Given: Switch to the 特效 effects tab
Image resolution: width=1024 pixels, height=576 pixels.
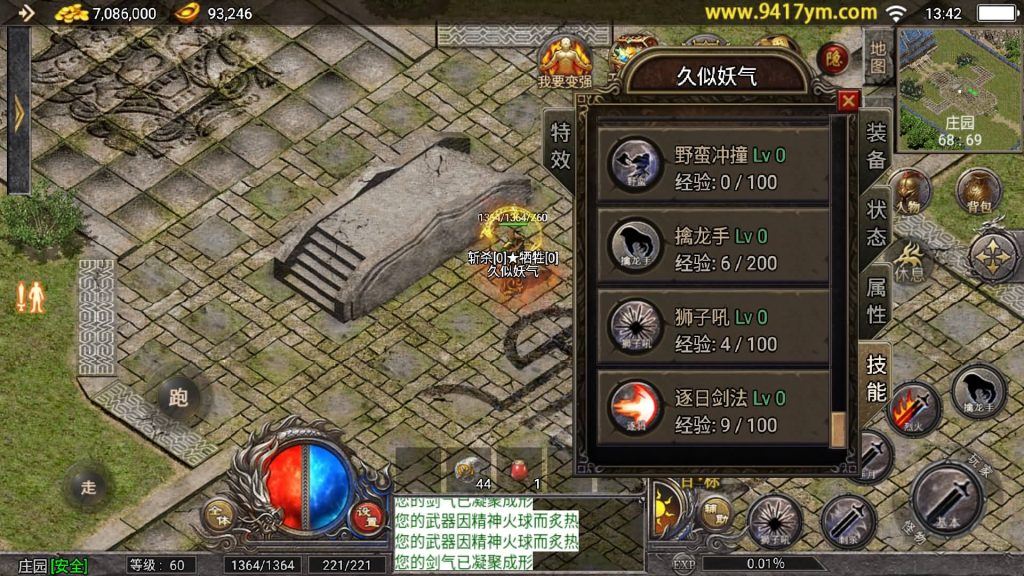Looking at the screenshot, I should pos(561,146).
